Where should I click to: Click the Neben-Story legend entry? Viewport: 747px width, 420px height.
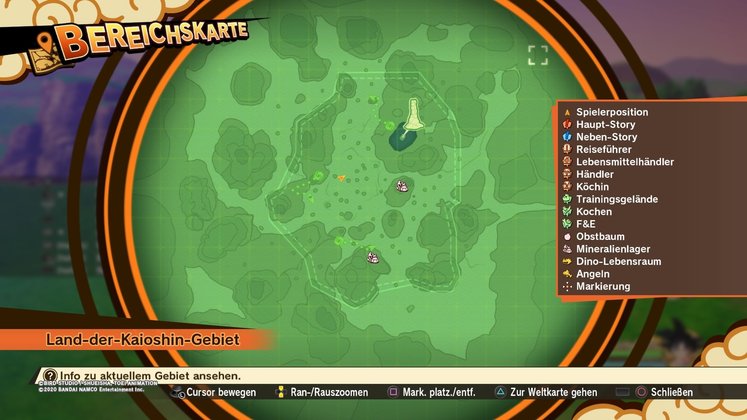click(x=606, y=137)
